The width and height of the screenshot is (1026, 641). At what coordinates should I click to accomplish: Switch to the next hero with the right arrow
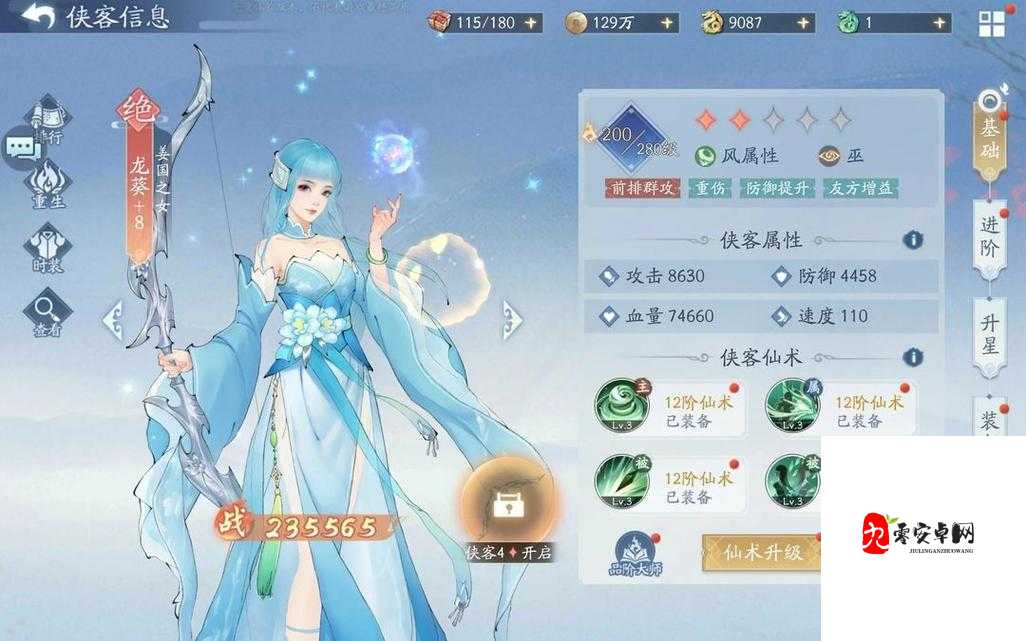[512, 320]
